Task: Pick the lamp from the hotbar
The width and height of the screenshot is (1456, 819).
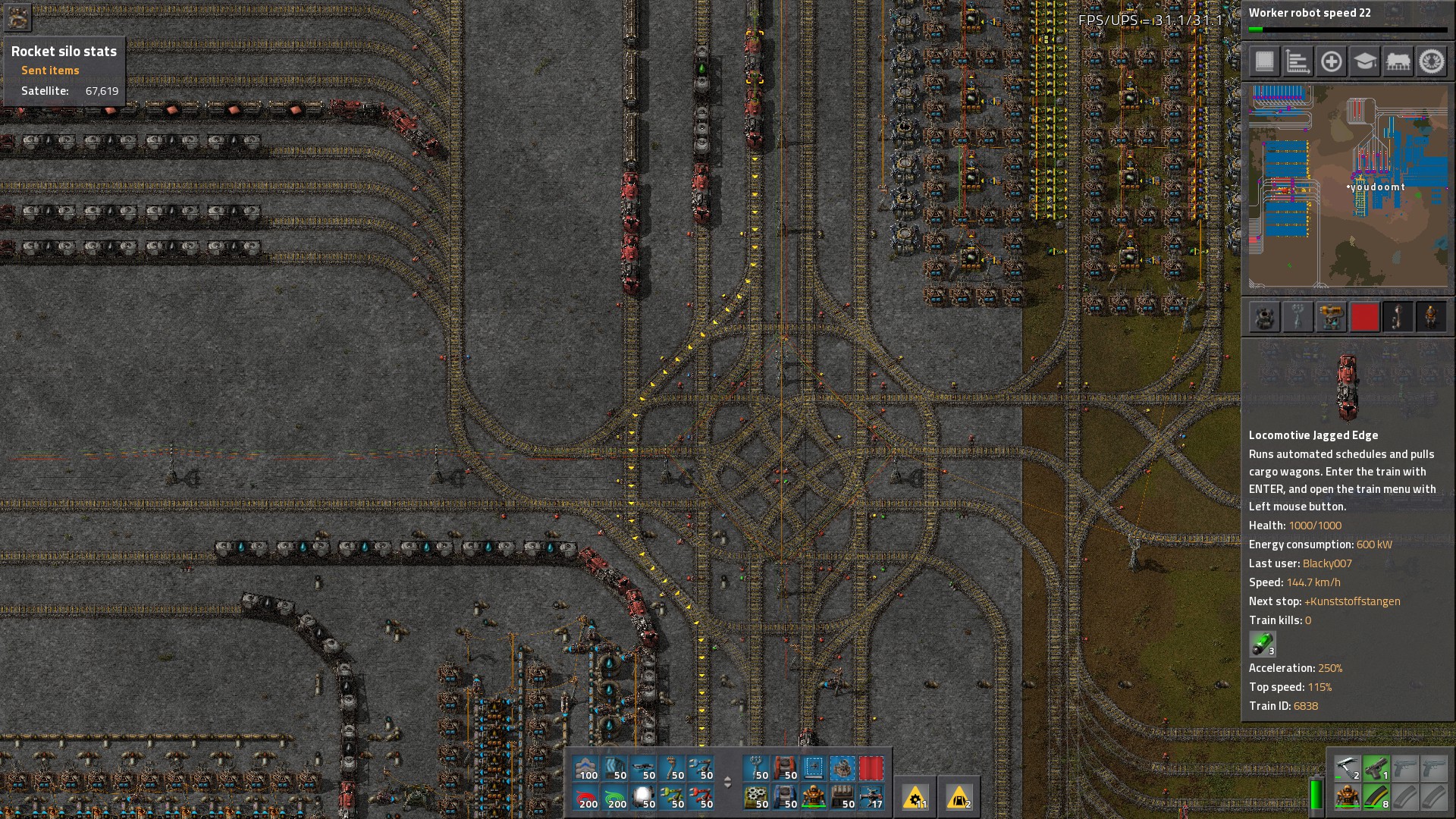Action: coord(645,797)
